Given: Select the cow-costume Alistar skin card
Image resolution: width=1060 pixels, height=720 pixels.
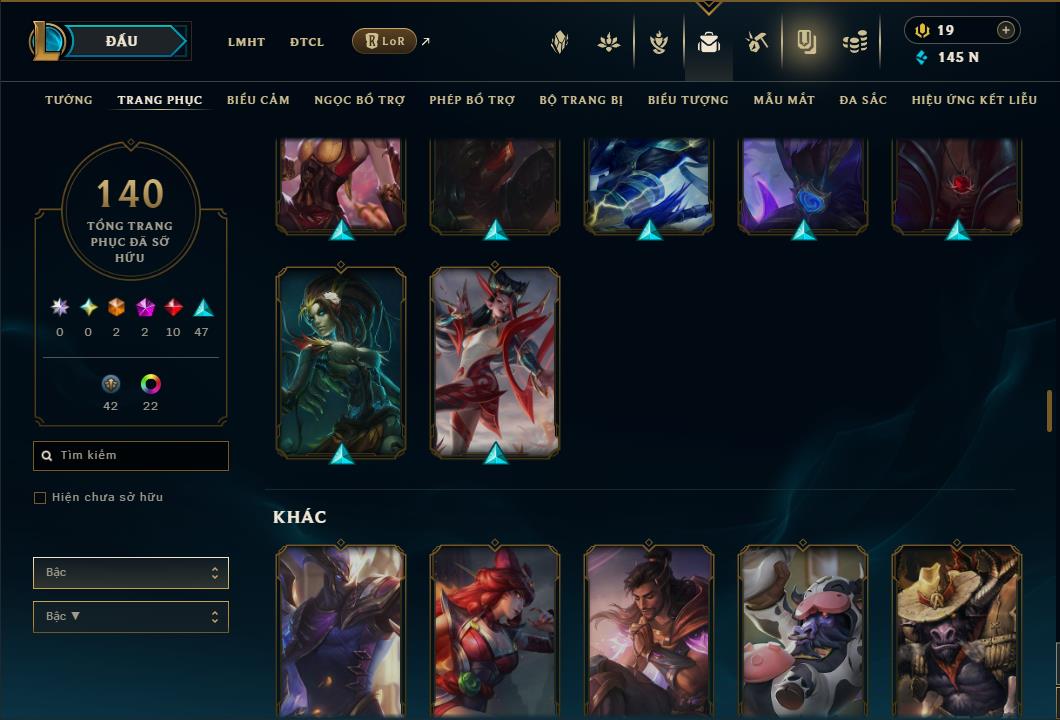Looking at the screenshot, I should [x=802, y=630].
